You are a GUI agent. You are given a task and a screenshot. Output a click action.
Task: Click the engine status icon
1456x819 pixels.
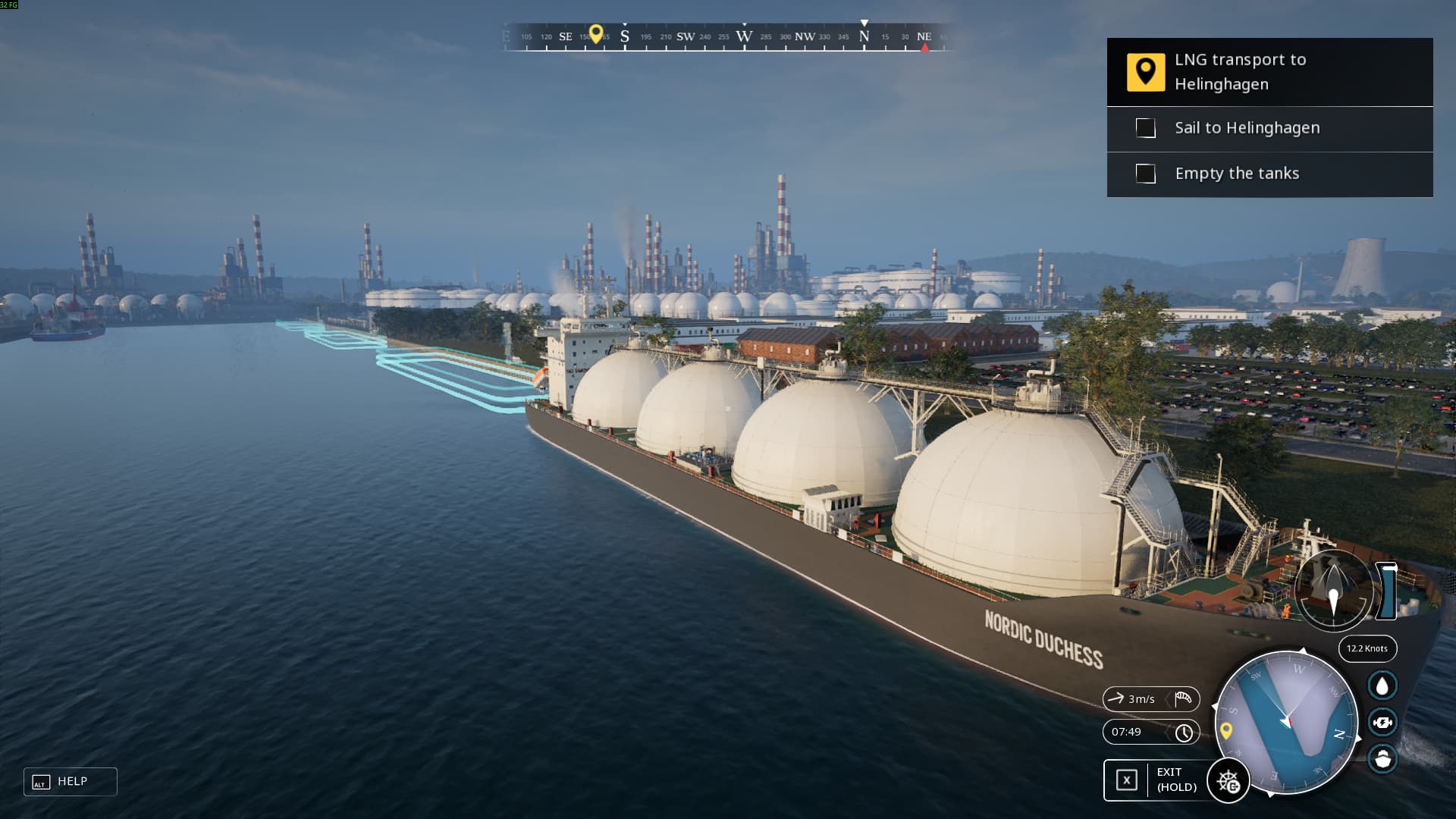1382,722
